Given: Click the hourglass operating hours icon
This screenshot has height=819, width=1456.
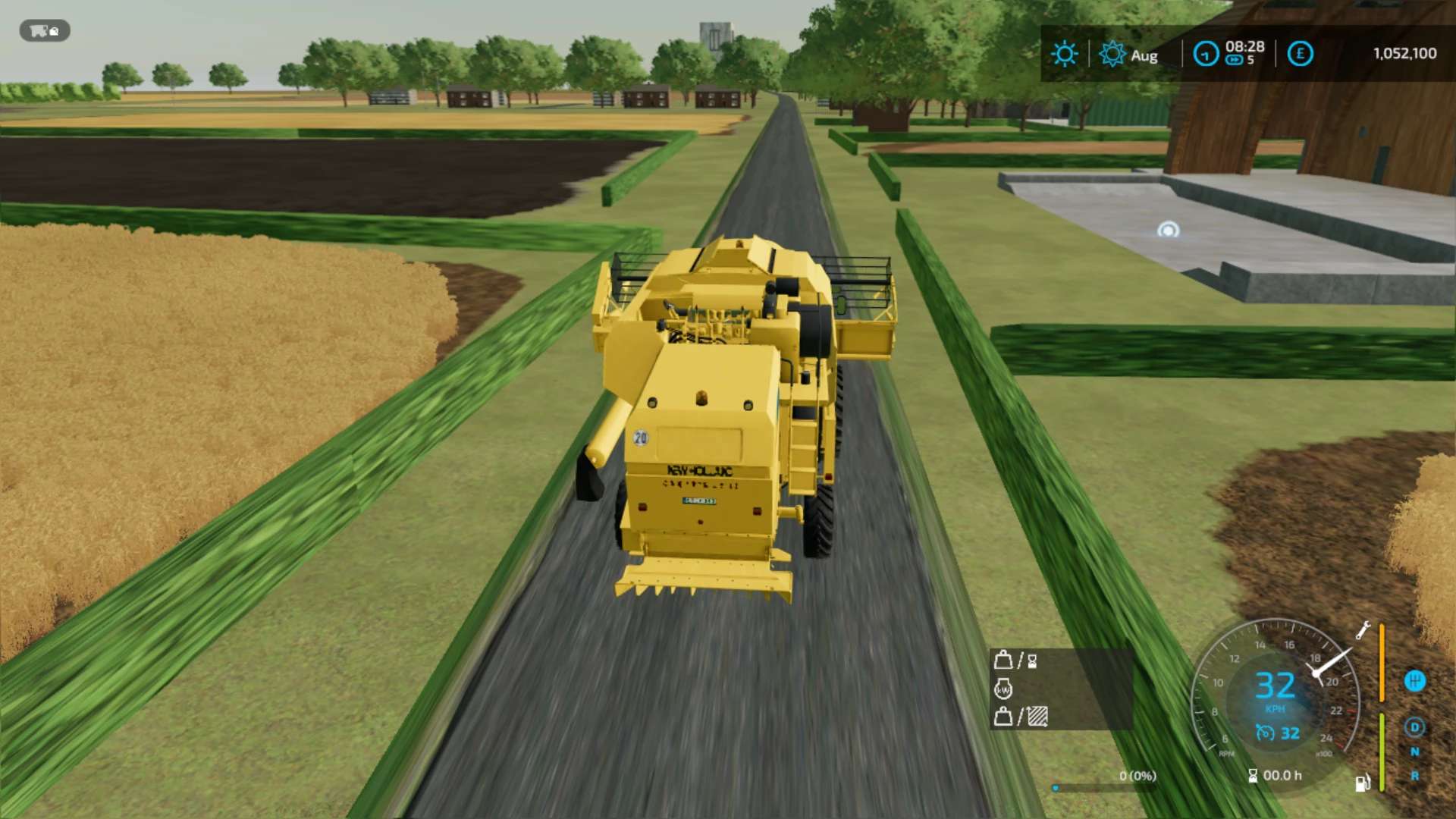Looking at the screenshot, I should tap(1253, 776).
